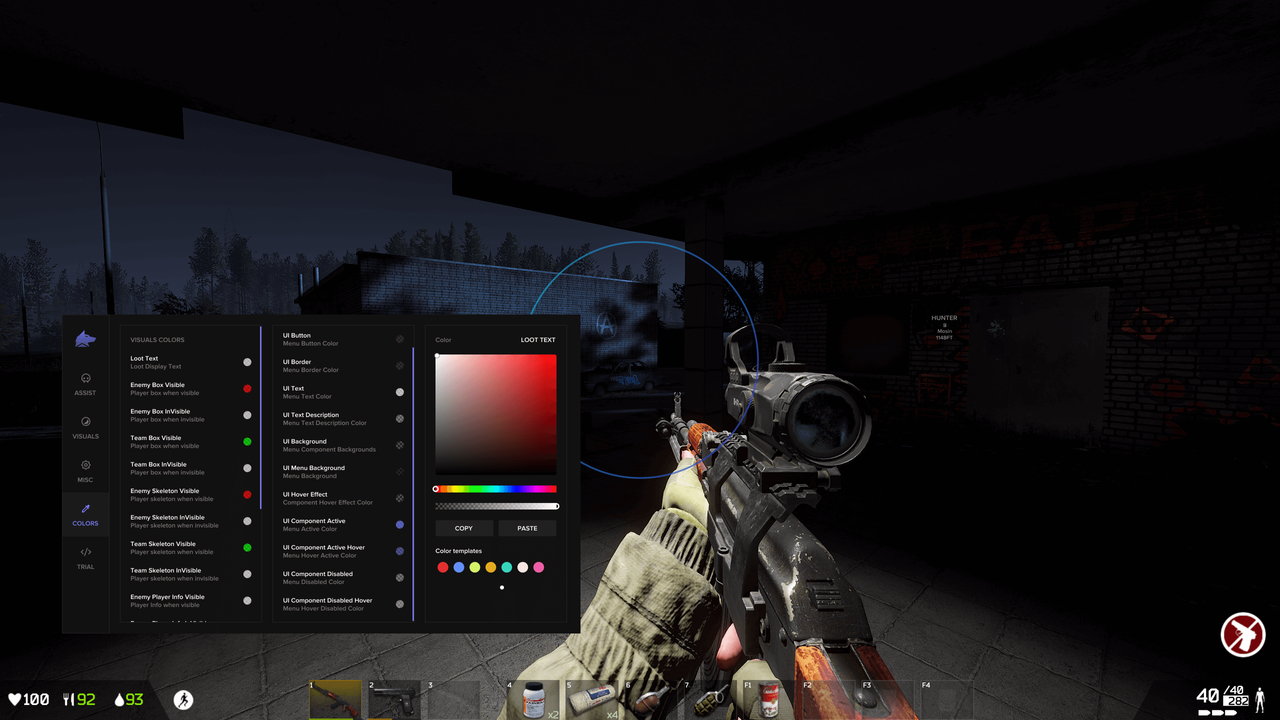Toggle the UI Component Active color dot
1280x720 pixels.
click(399, 524)
